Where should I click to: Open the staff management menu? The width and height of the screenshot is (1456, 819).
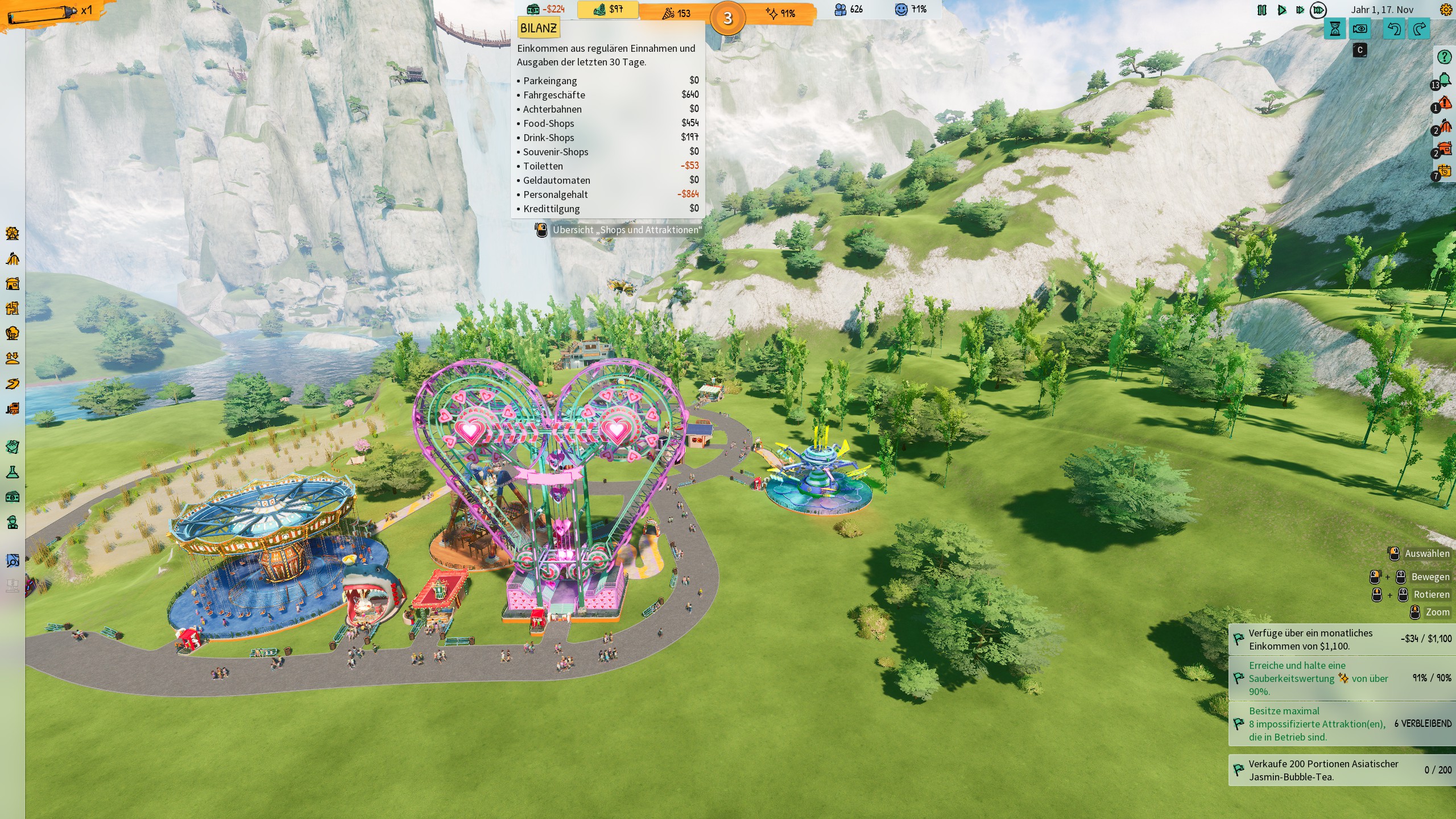(x=13, y=522)
